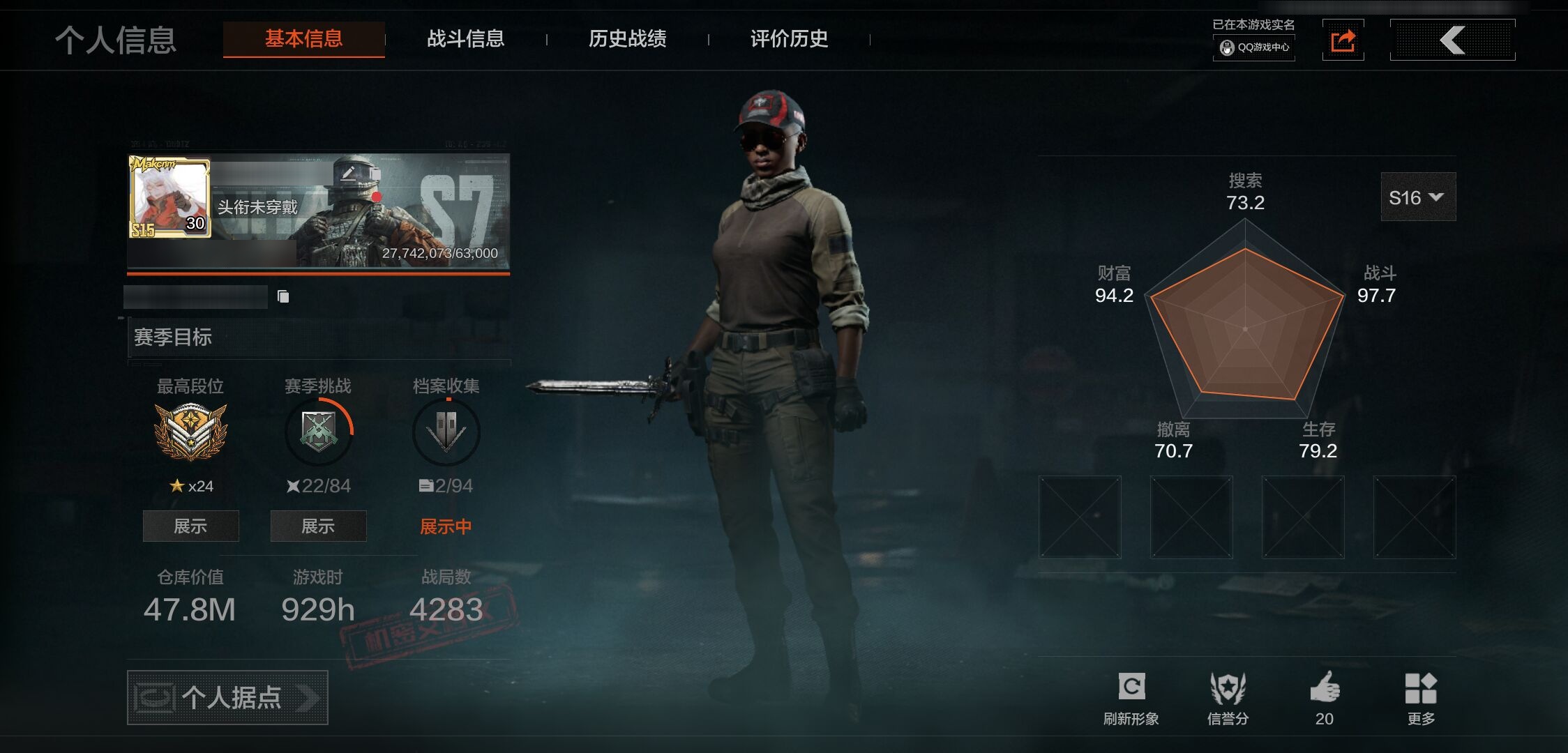
Task: Open the 更多 options menu
Action: (x=1421, y=697)
